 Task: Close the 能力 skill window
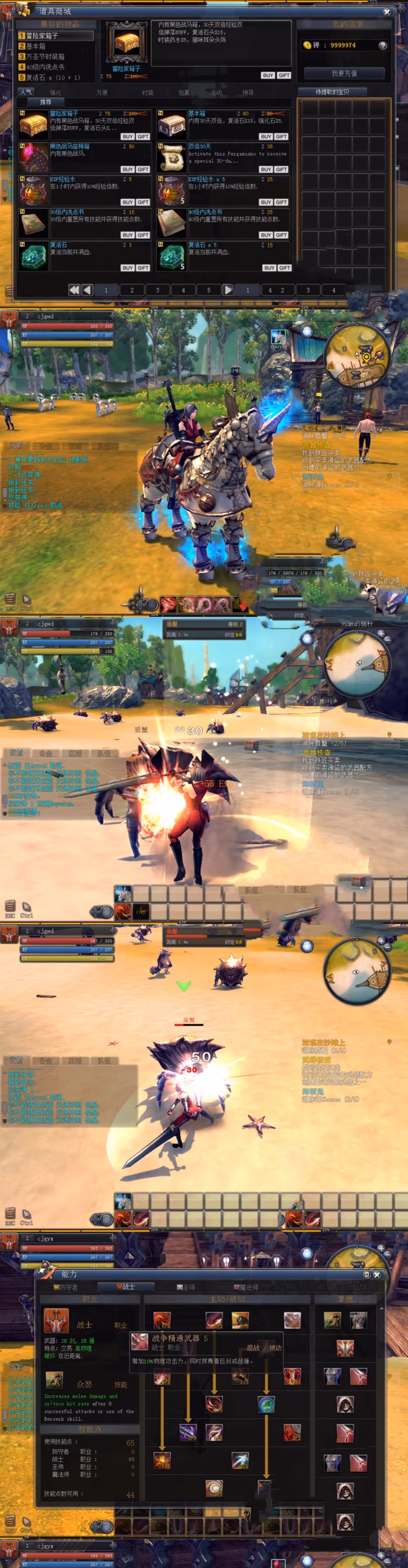click(x=377, y=1274)
